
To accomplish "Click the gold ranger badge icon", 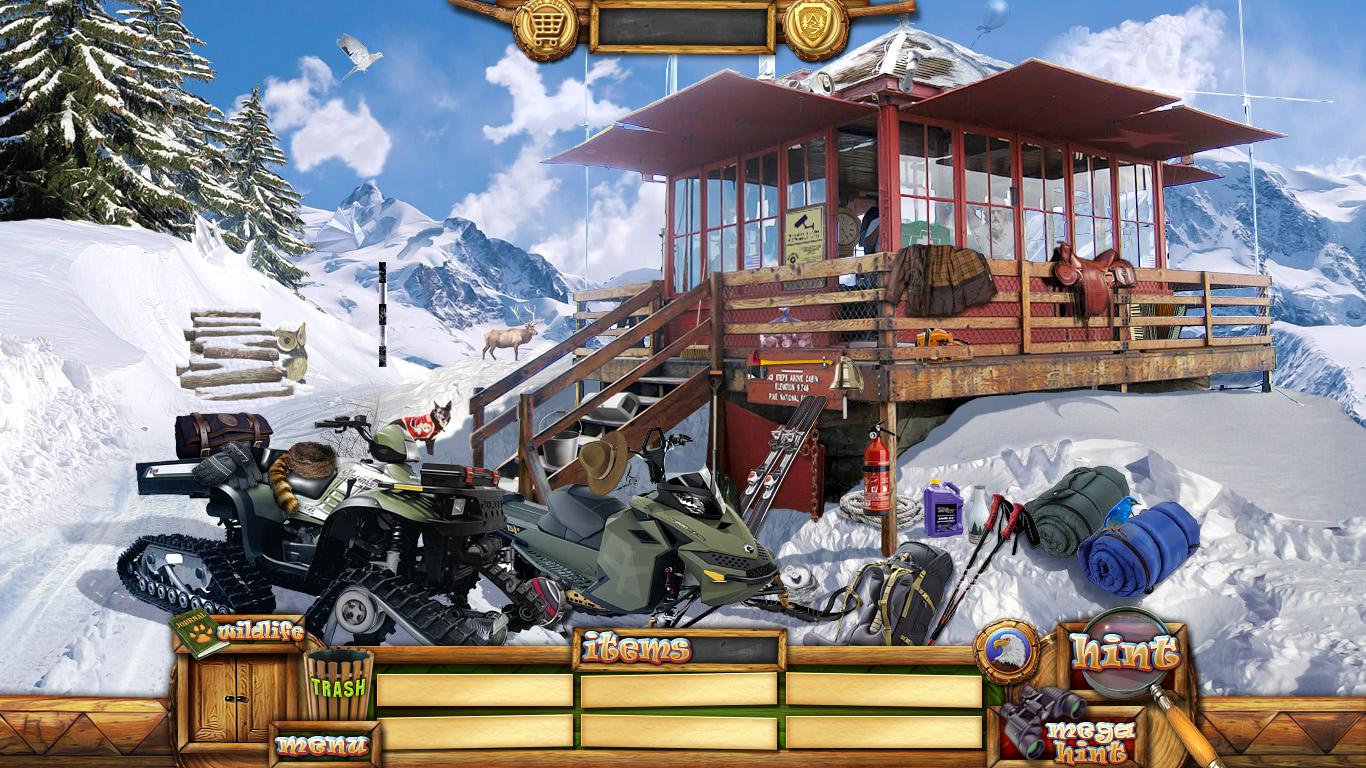I will point(815,28).
